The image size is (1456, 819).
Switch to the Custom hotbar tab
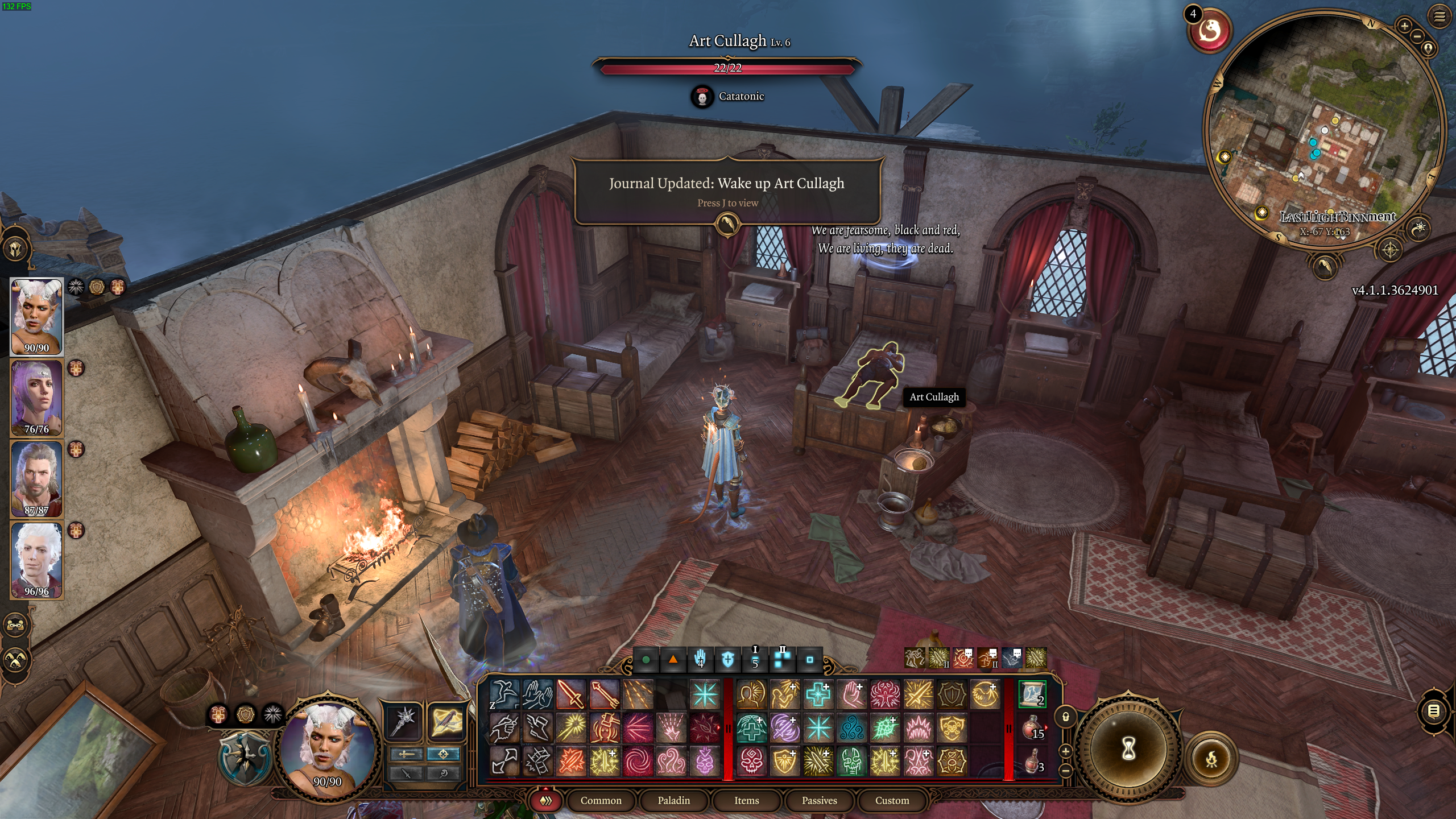tap(892, 800)
